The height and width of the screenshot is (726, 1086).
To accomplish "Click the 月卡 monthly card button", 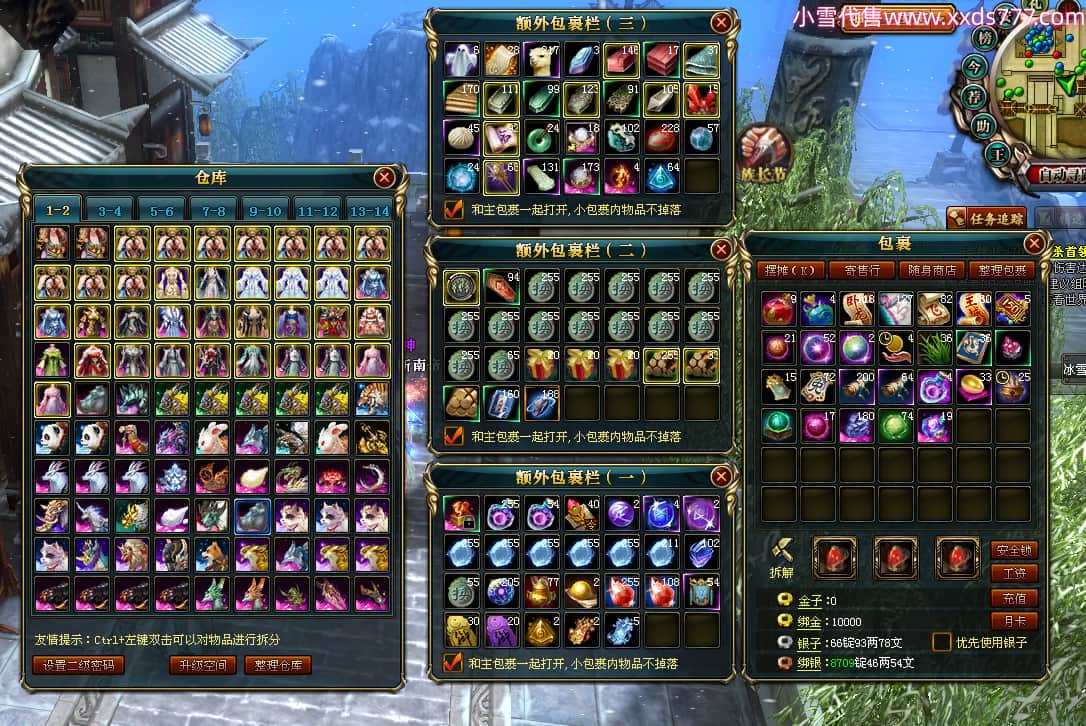I will pyautogui.click(x=1013, y=621).
